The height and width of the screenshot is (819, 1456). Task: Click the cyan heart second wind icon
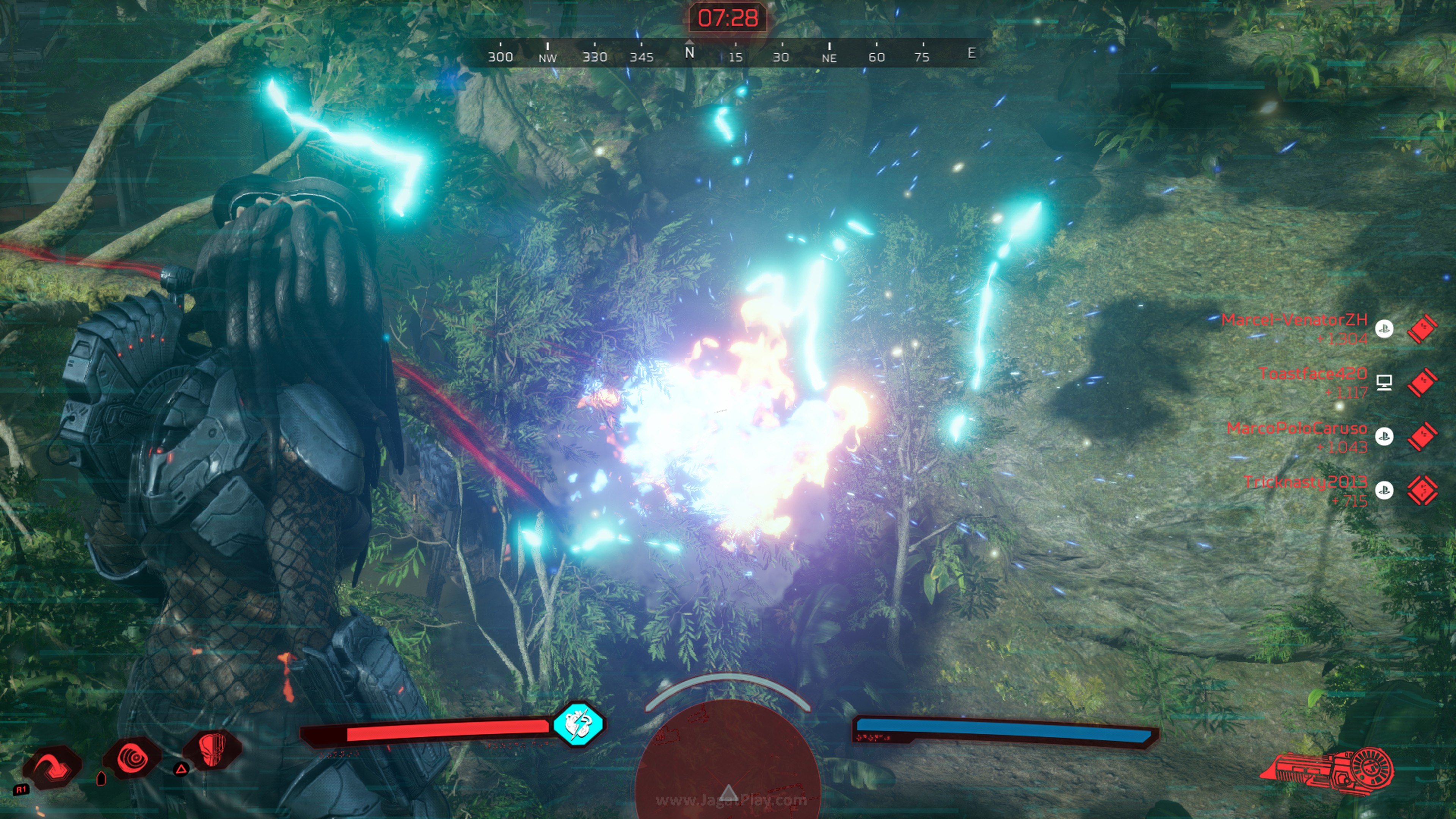tap(578, 724)
